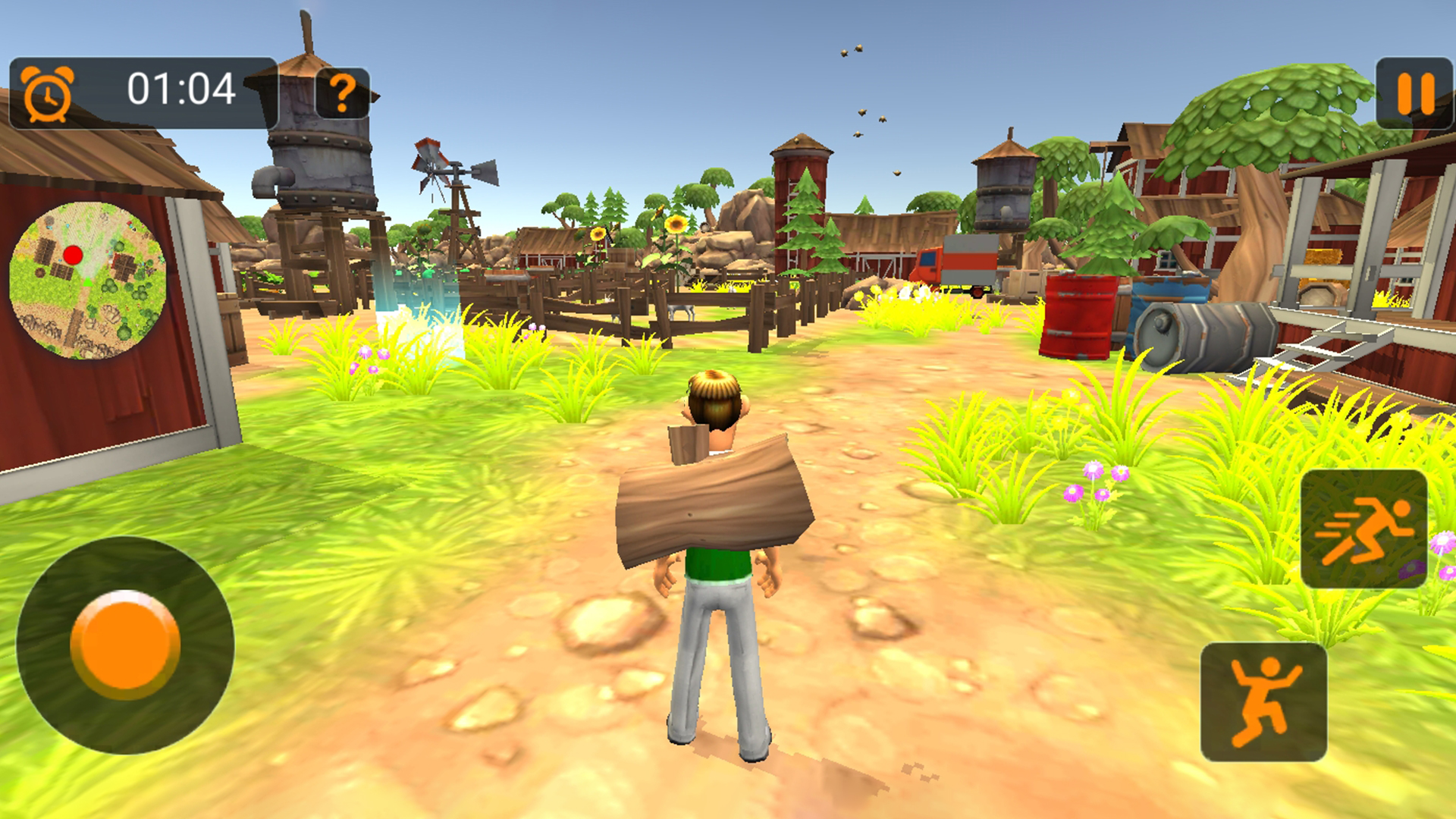
Task: Open the question mark help button
Action: coord(343,93)
